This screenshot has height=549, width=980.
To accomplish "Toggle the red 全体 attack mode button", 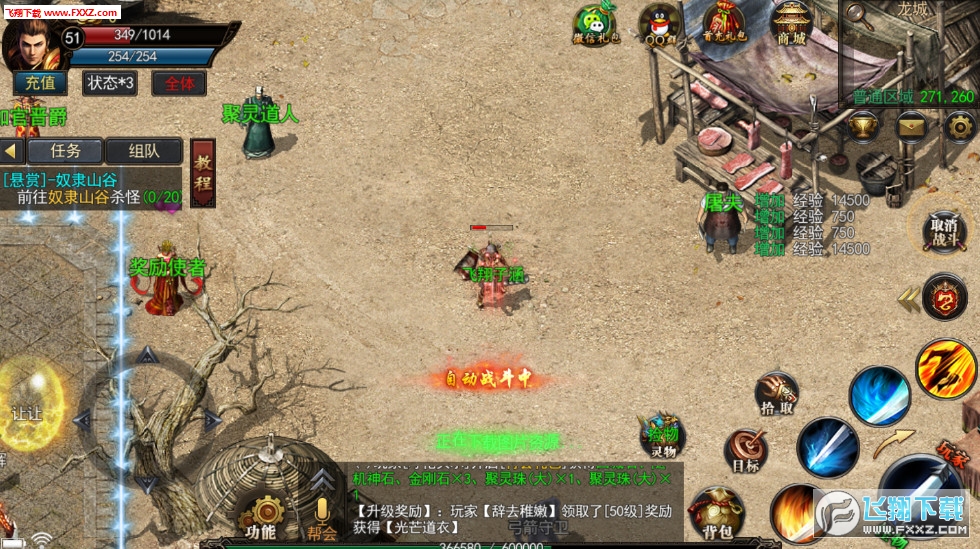I will click(x=179, y=83).
